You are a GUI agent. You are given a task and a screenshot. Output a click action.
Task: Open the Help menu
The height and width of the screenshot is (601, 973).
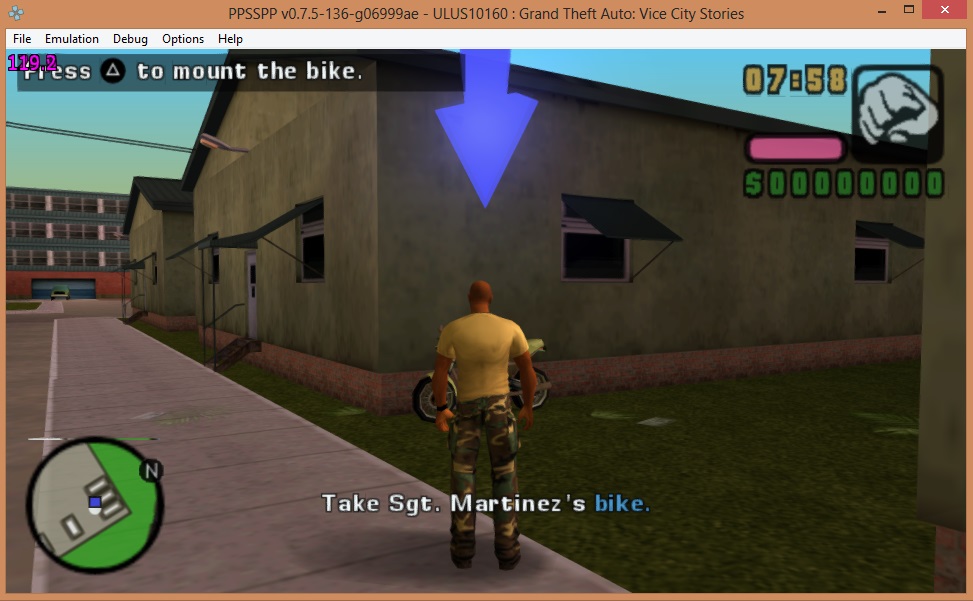click(x=230, y=39)
